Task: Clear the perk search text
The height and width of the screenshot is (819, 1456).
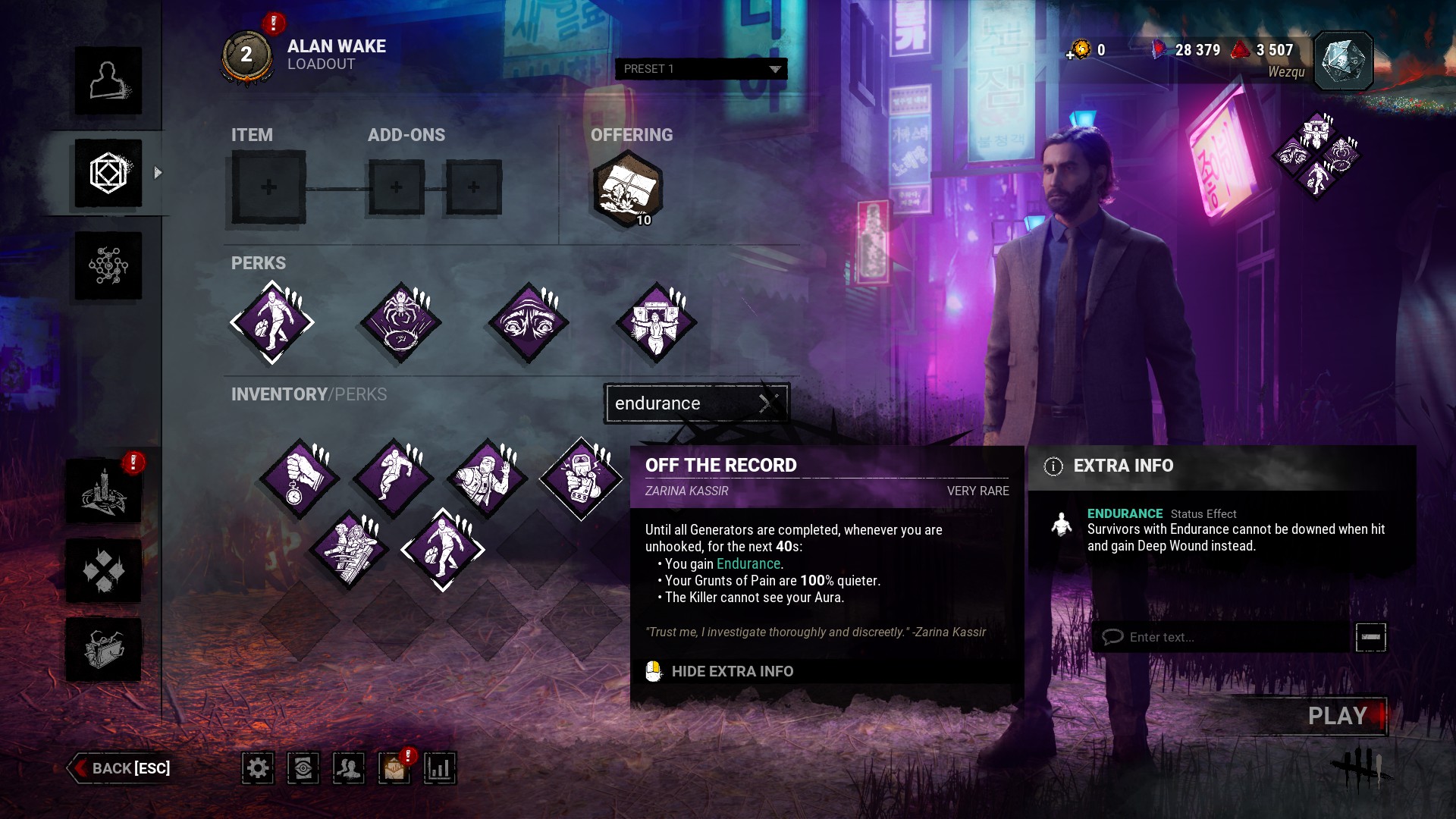Action: 768,403
